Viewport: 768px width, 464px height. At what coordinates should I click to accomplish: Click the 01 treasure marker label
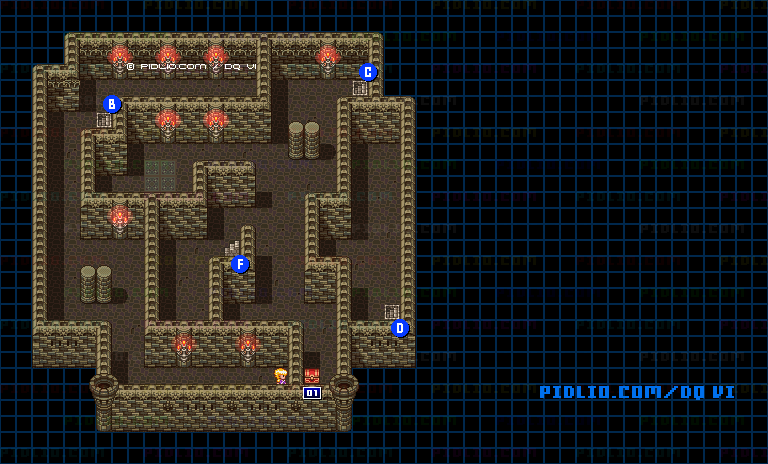[x=312, y=393]
